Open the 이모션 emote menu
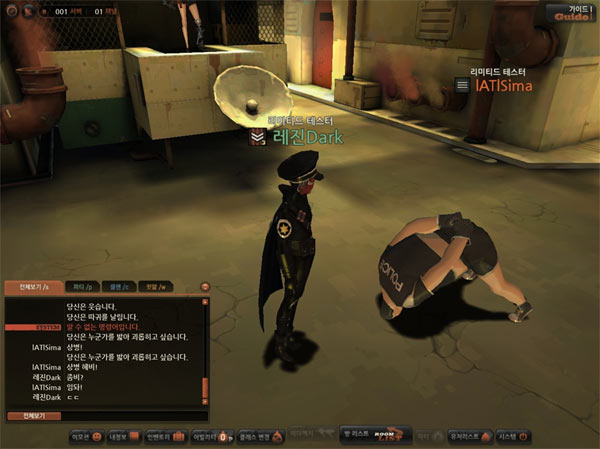The width and height of the screenshot is (600, 449). pyautogui.click(x=83, y=437)
